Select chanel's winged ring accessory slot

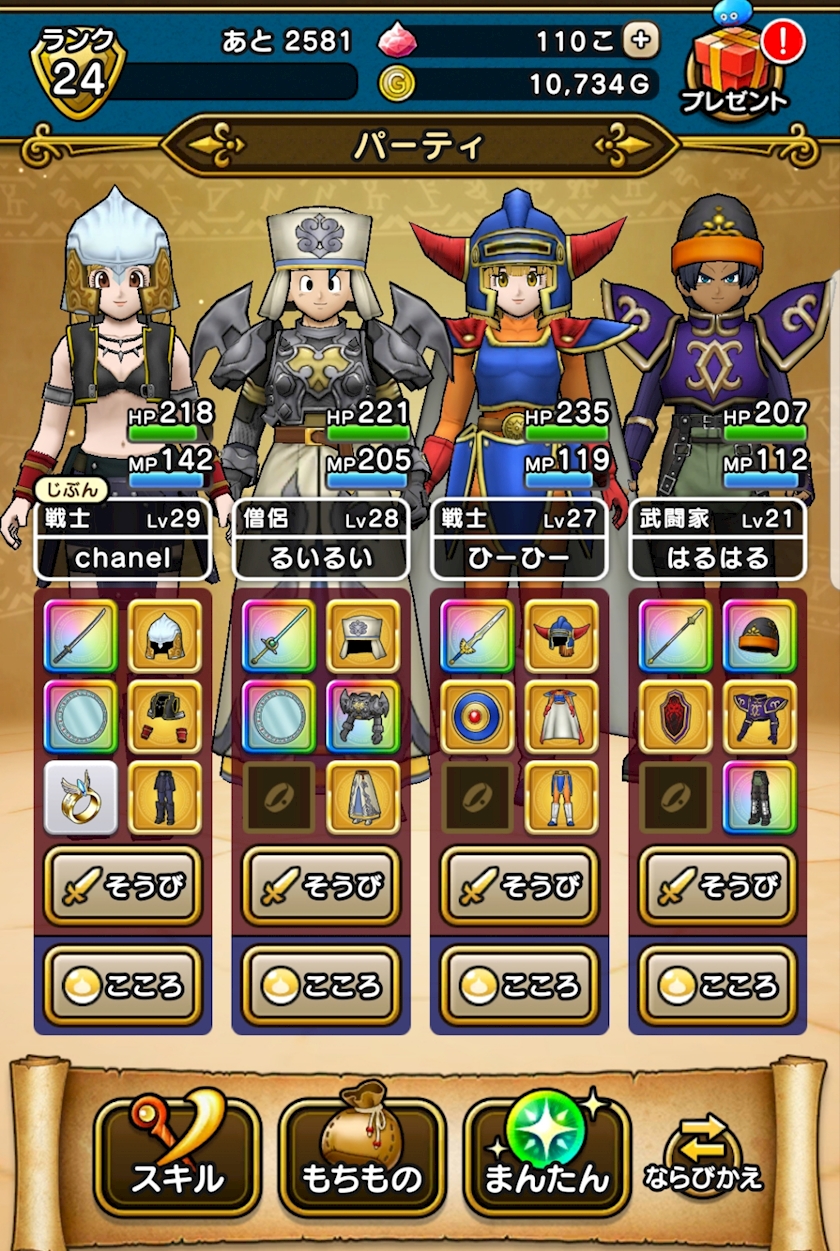tap(81, 798)
